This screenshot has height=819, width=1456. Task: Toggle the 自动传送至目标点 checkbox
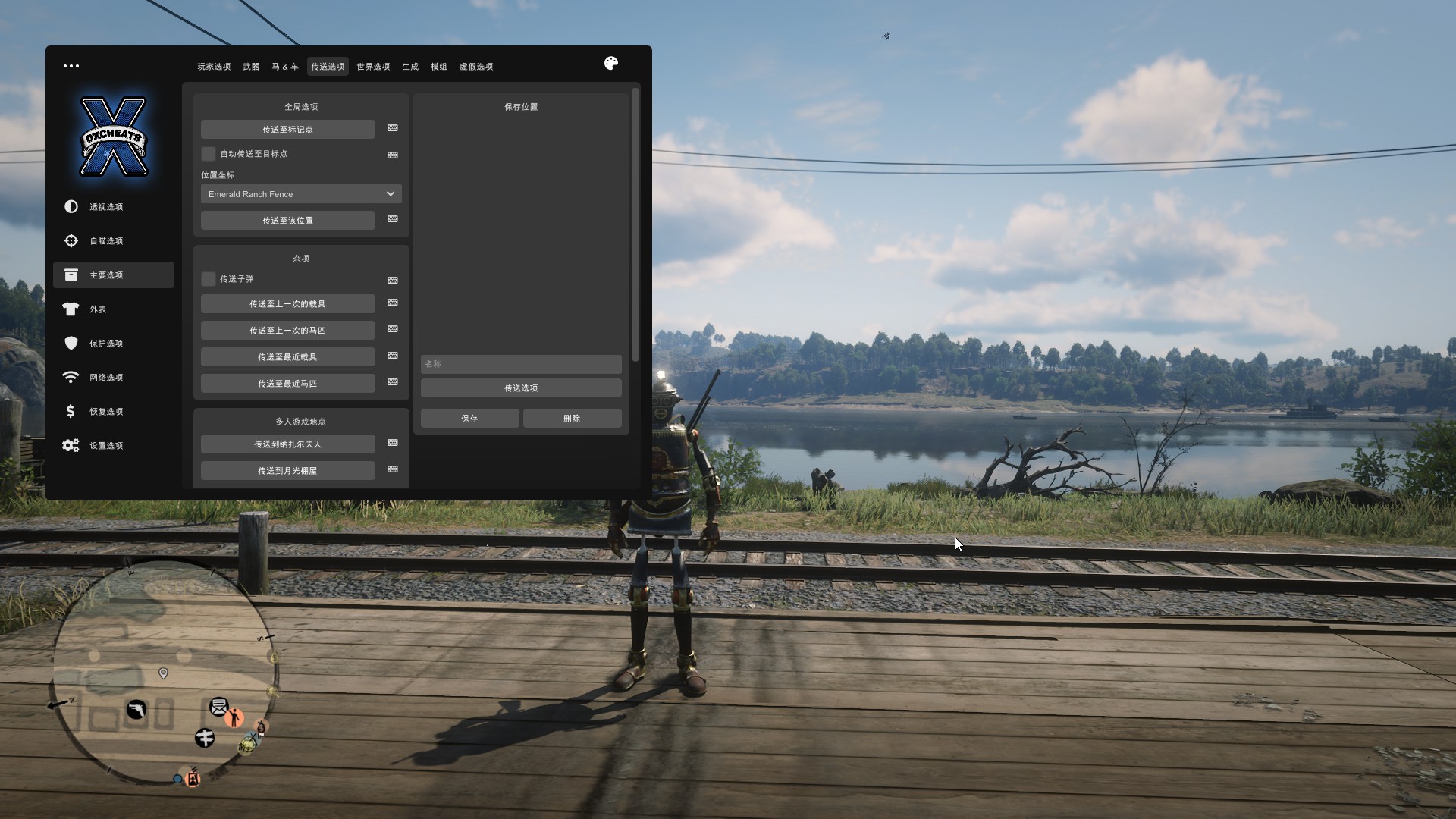click(209, 154)
